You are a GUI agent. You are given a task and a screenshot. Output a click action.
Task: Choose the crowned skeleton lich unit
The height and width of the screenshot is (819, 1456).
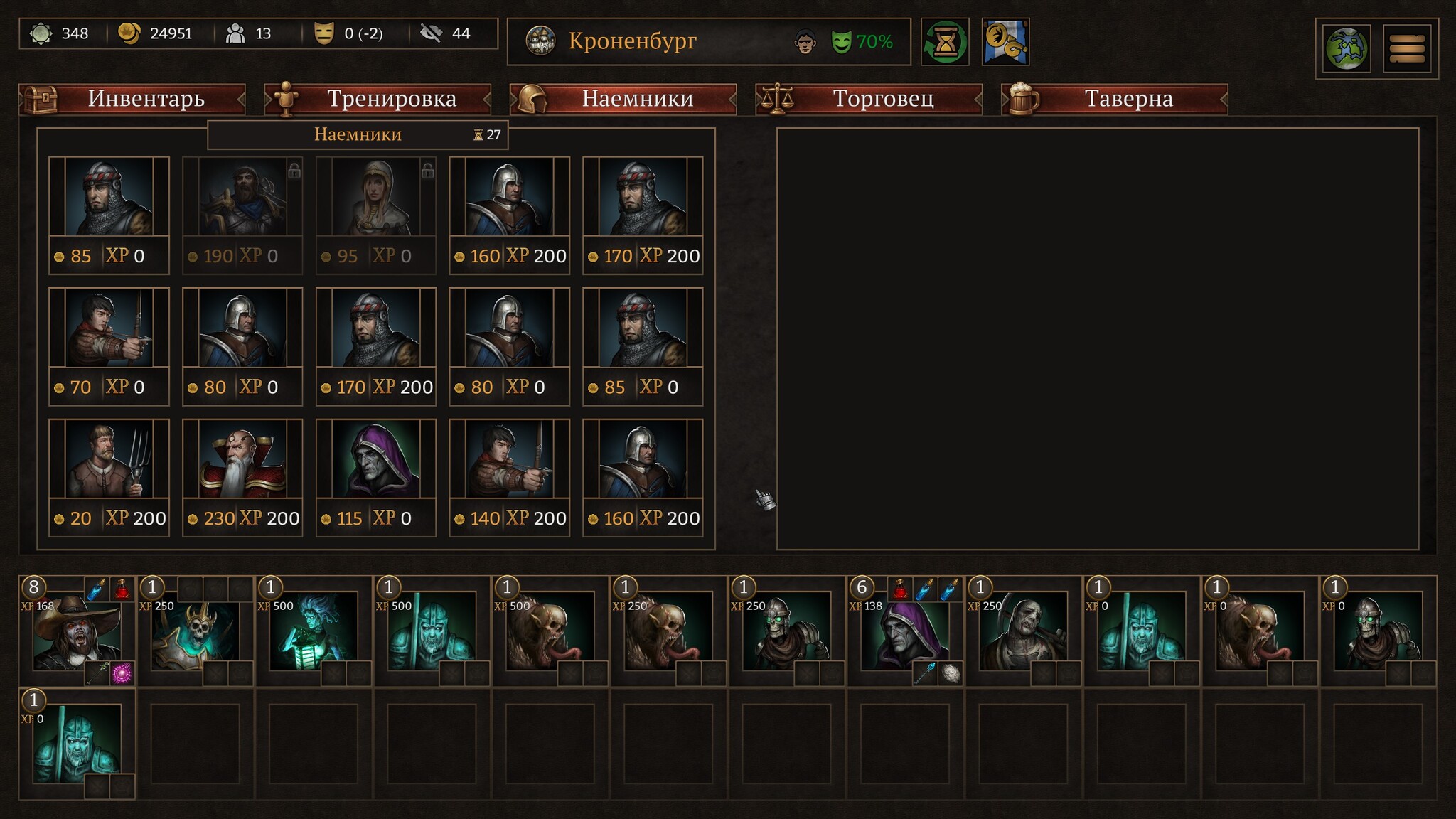(196, 631)
